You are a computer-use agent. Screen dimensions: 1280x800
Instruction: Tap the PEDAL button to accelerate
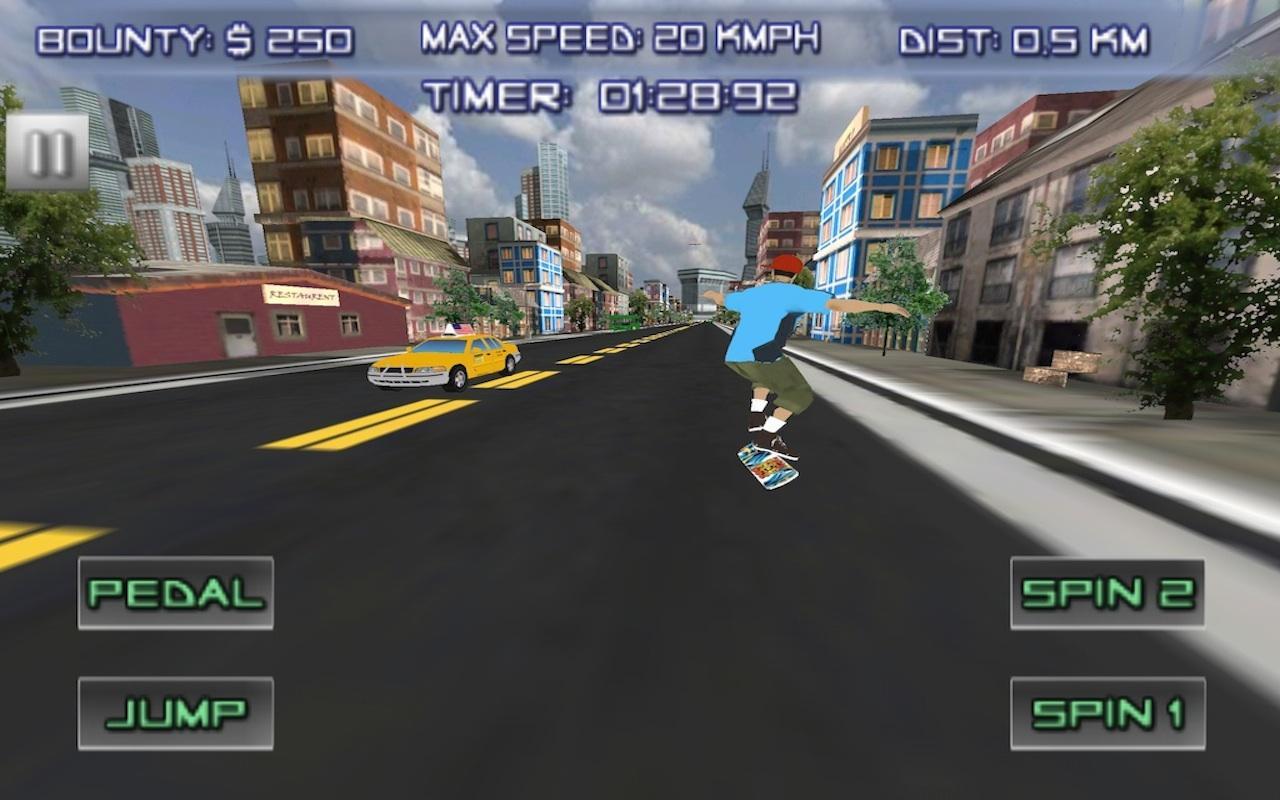pyautogui.click(x=175, y=592)
